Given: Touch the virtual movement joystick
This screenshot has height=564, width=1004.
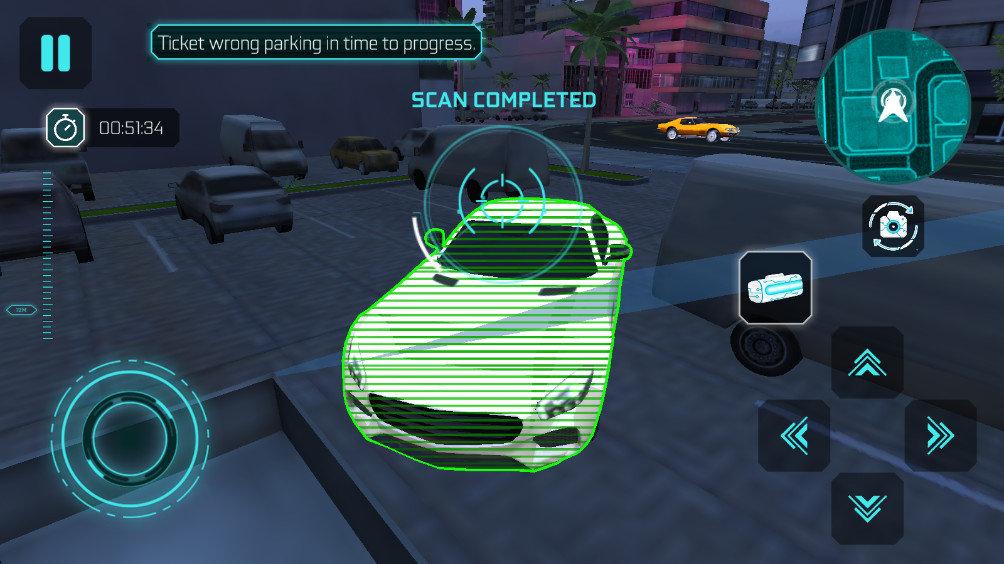Looking at the screenshot, I should 130,434.
